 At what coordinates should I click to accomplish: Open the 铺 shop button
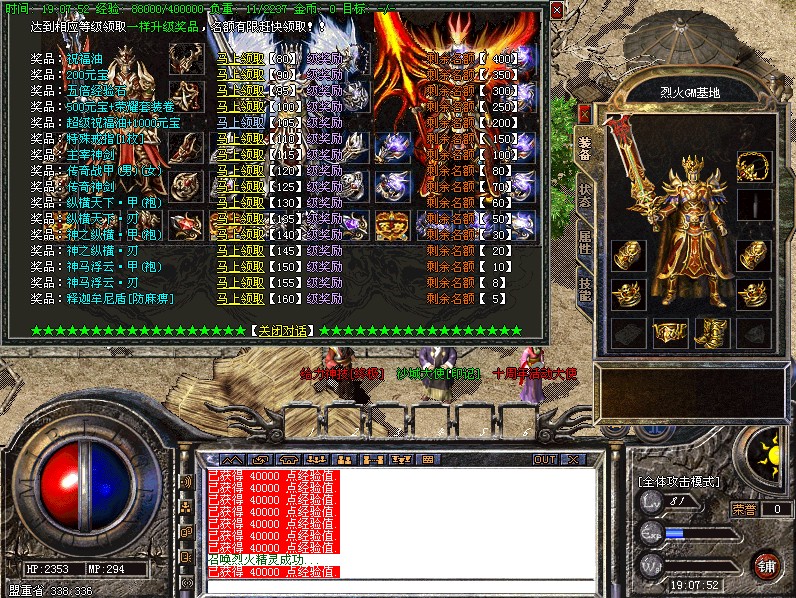[x=767, y=565]
